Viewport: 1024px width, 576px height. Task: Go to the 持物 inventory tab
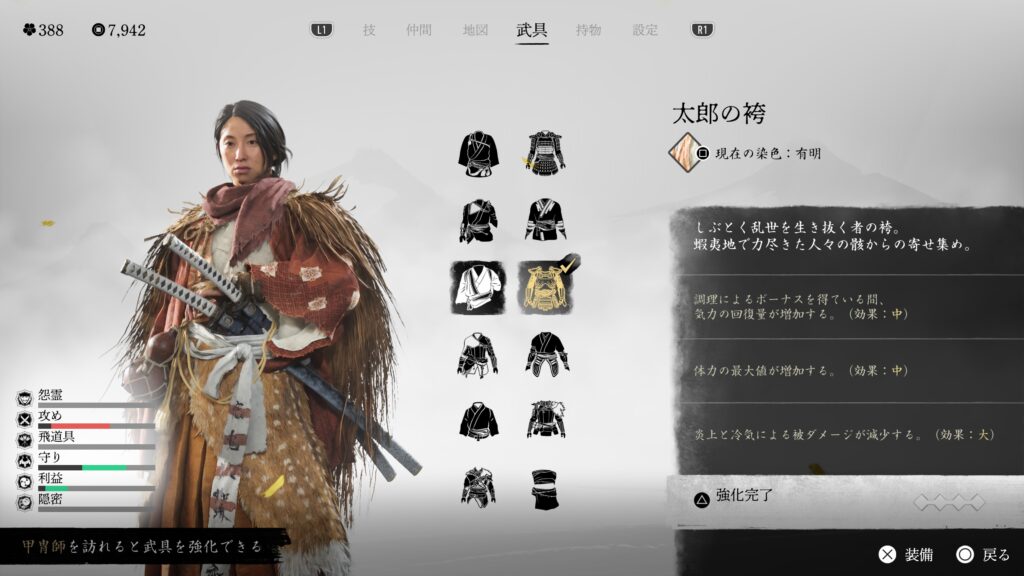point(589,30)
